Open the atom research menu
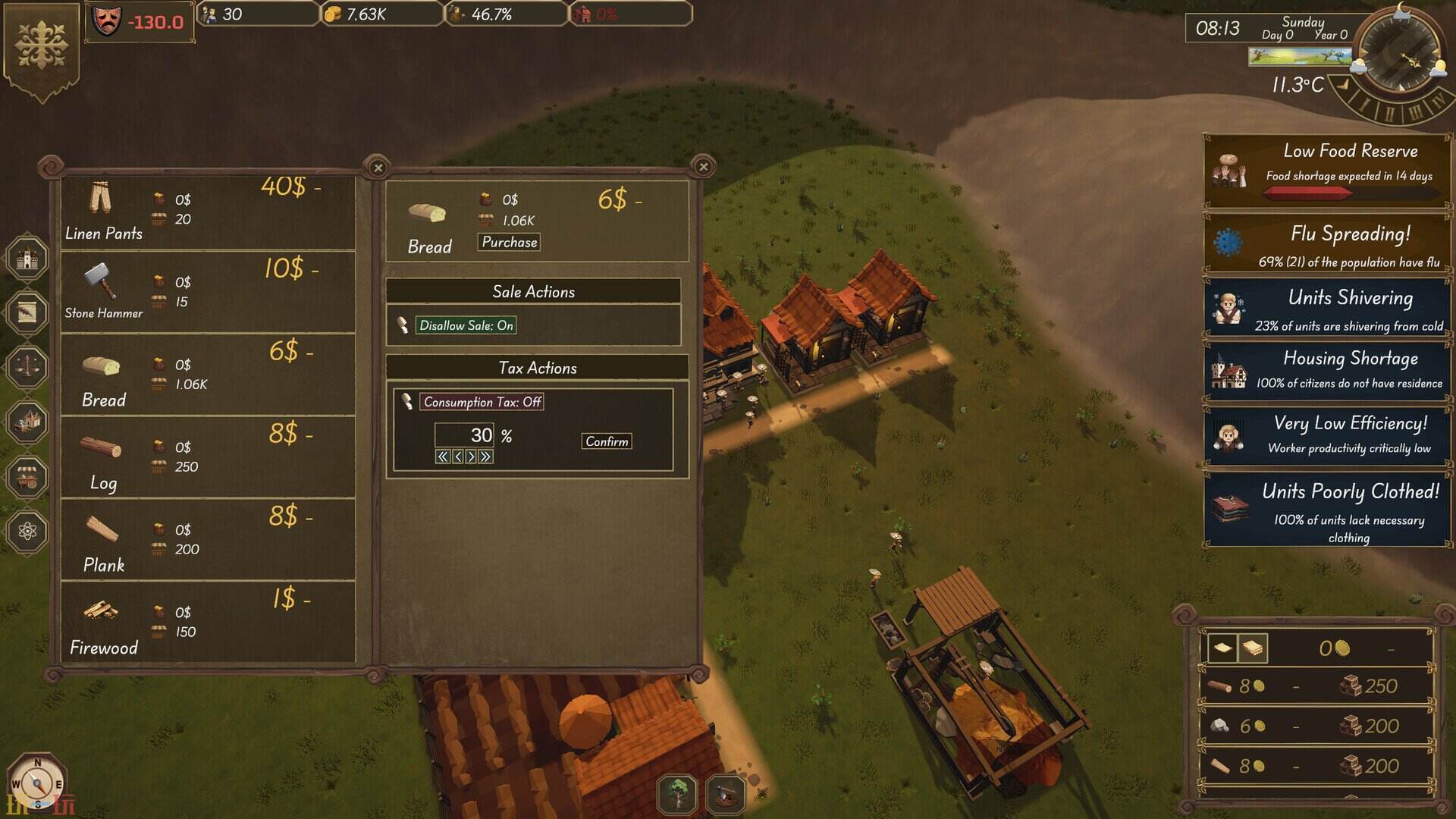 (27, 531)
